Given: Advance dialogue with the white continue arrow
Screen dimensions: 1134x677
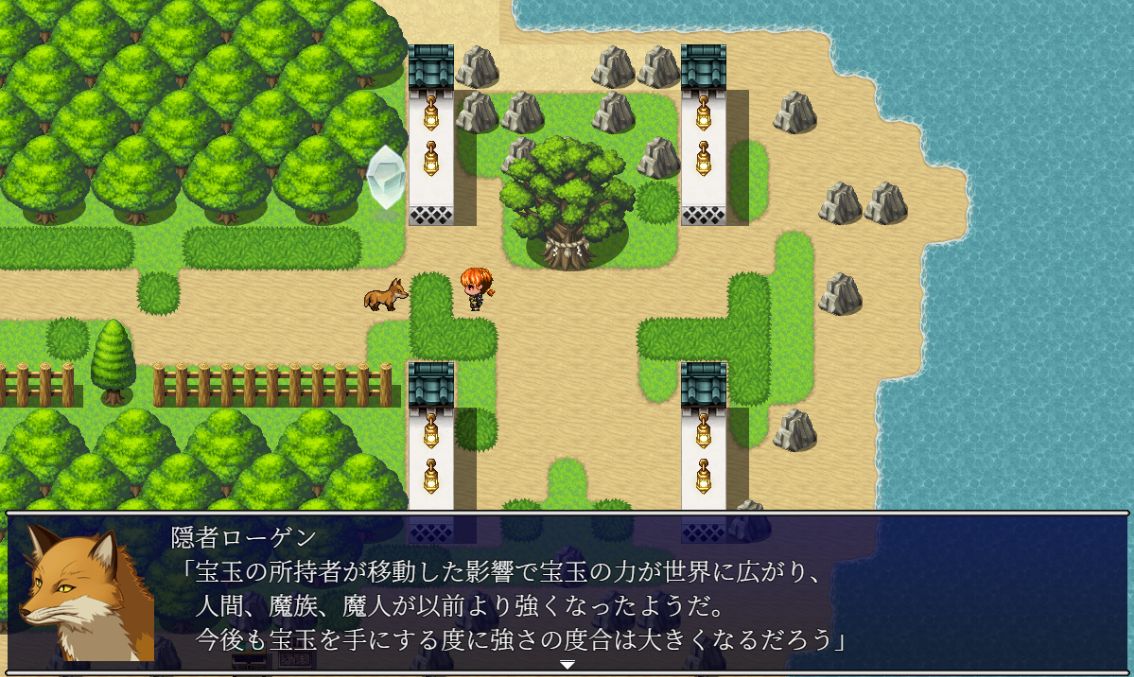Looking at the screenshot, I should tap(567, 665).
